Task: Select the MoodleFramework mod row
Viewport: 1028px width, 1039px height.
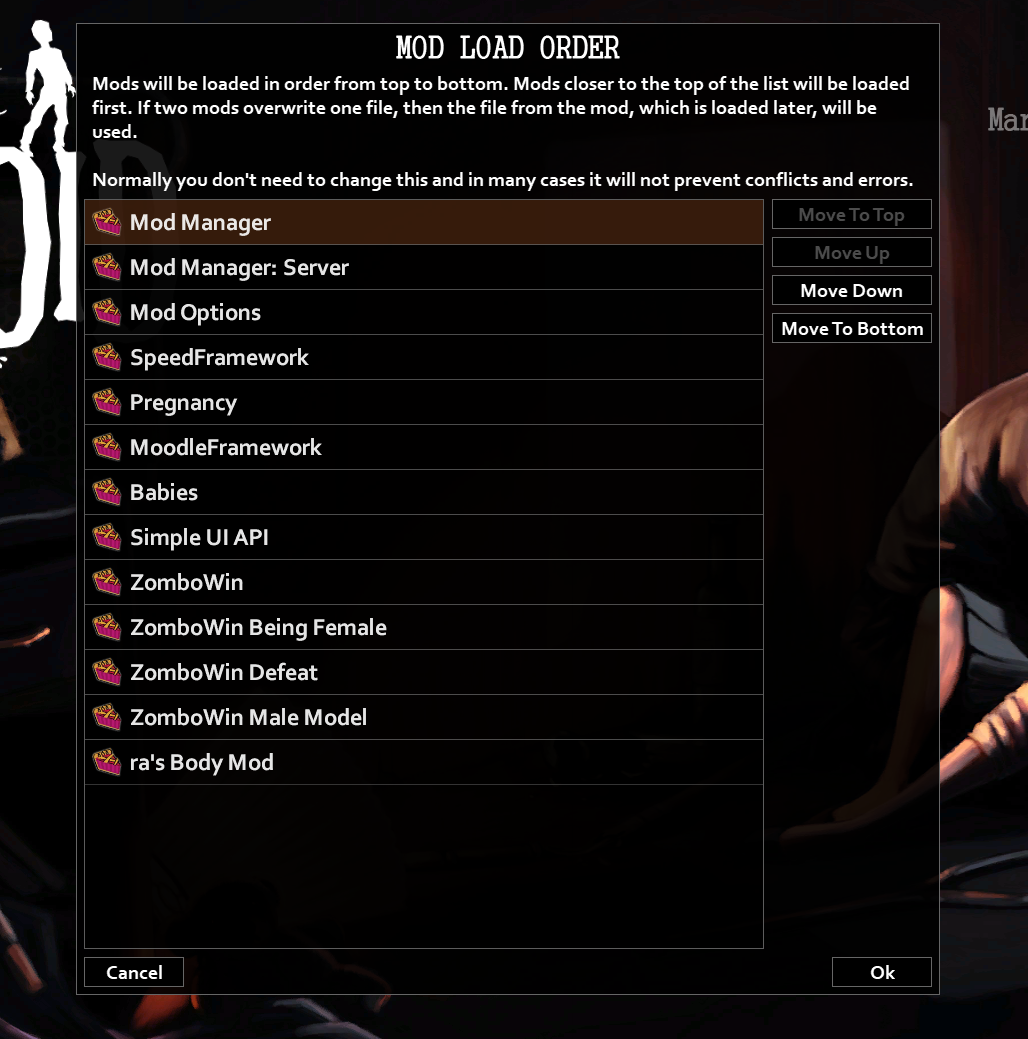Action: click(423, 447)
